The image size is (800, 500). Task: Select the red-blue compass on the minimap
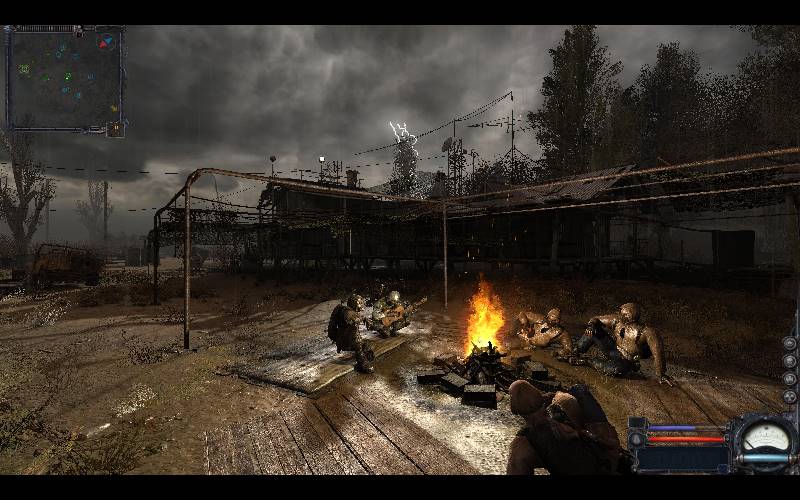[x=107, y=42]
